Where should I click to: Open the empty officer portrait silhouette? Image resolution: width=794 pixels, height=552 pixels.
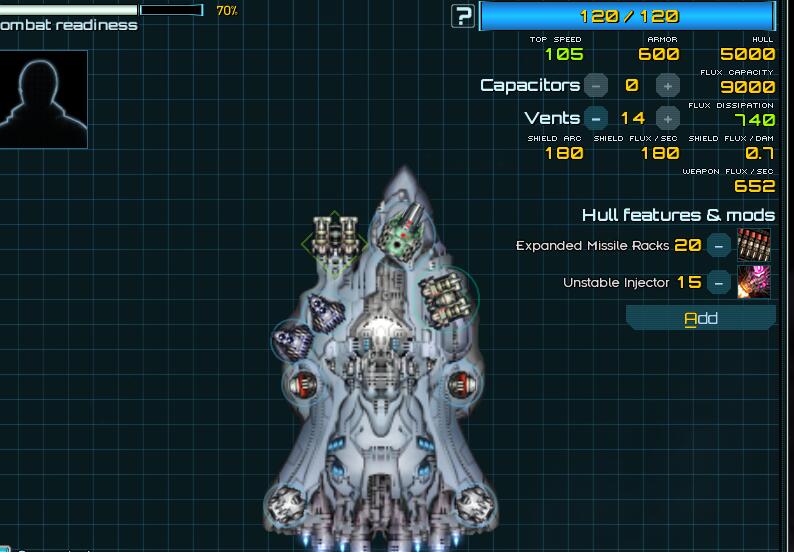(x=43, y=99)
